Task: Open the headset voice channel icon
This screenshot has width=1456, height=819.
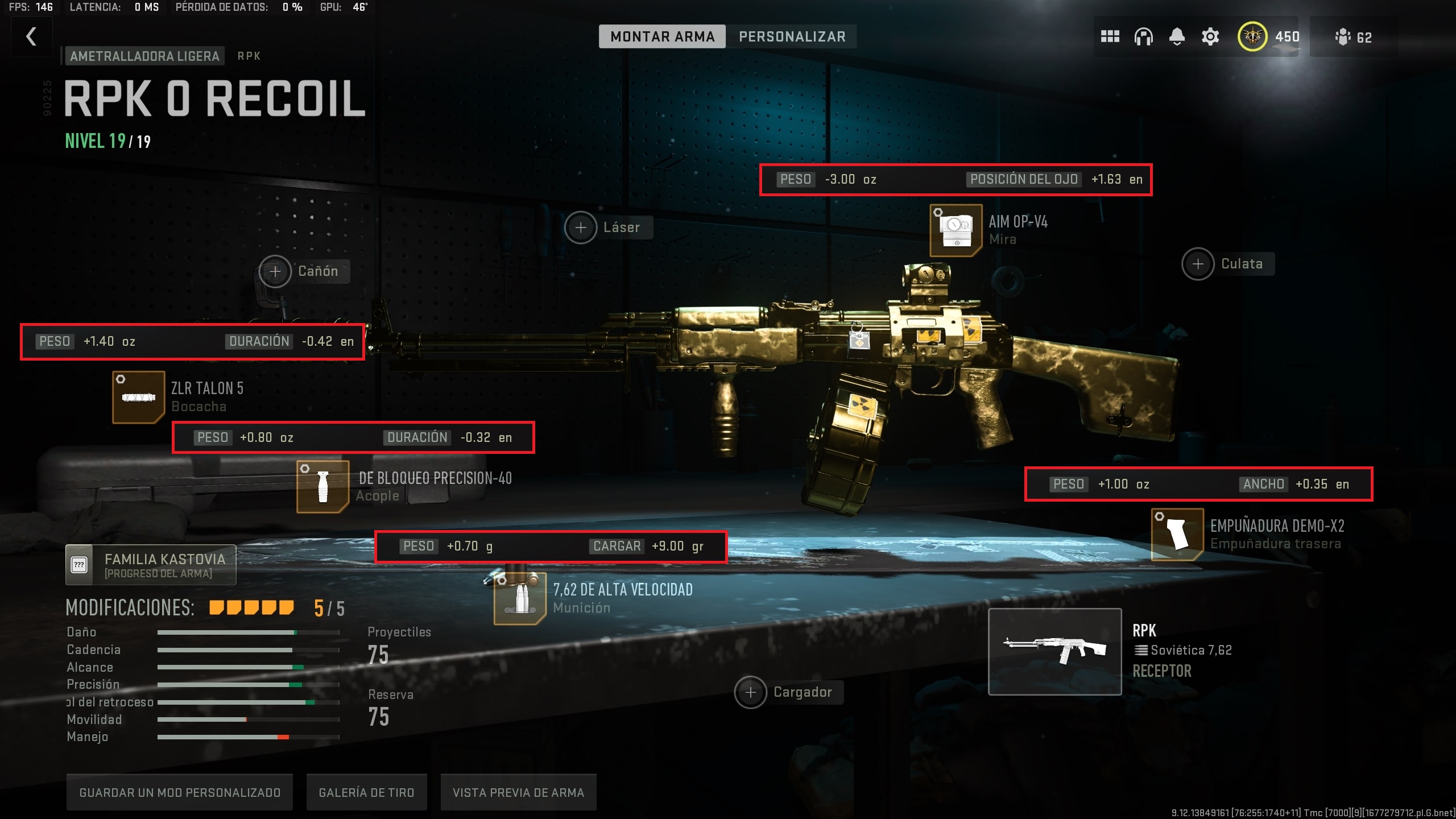Action: (x=1143, y=37)
